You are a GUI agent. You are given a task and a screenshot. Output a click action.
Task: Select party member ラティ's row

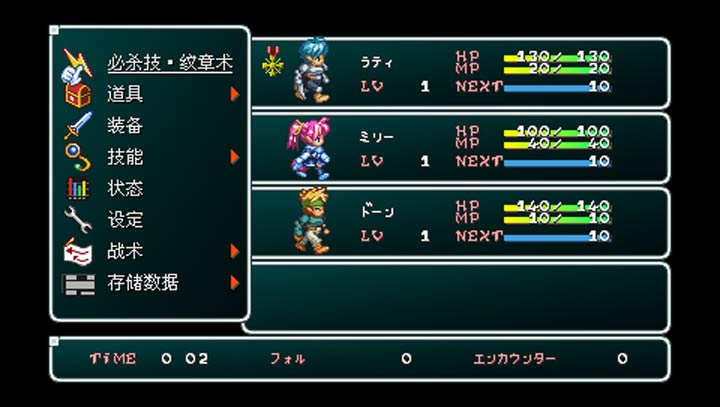click(x=456, y=73)
